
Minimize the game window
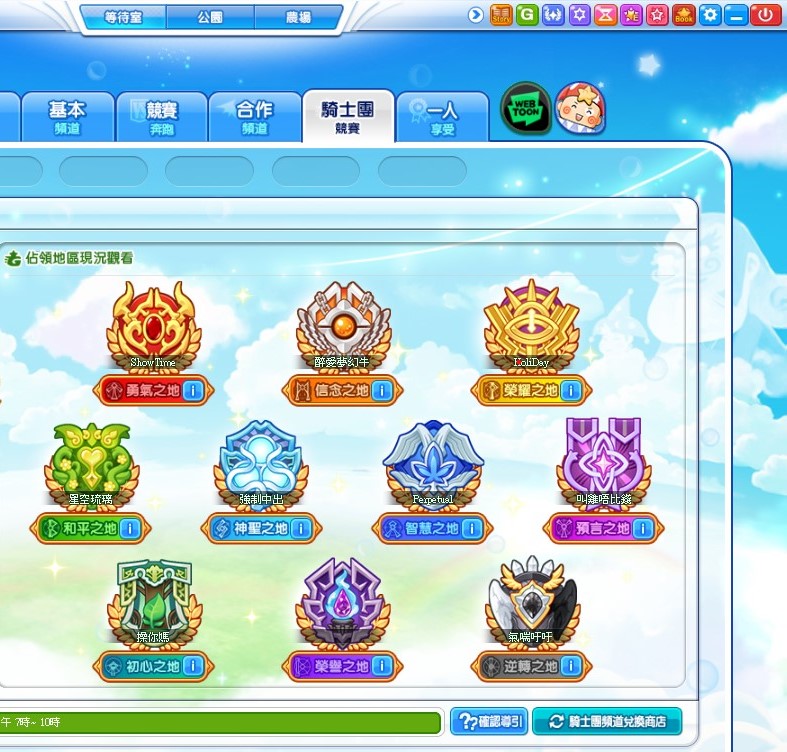736,15
